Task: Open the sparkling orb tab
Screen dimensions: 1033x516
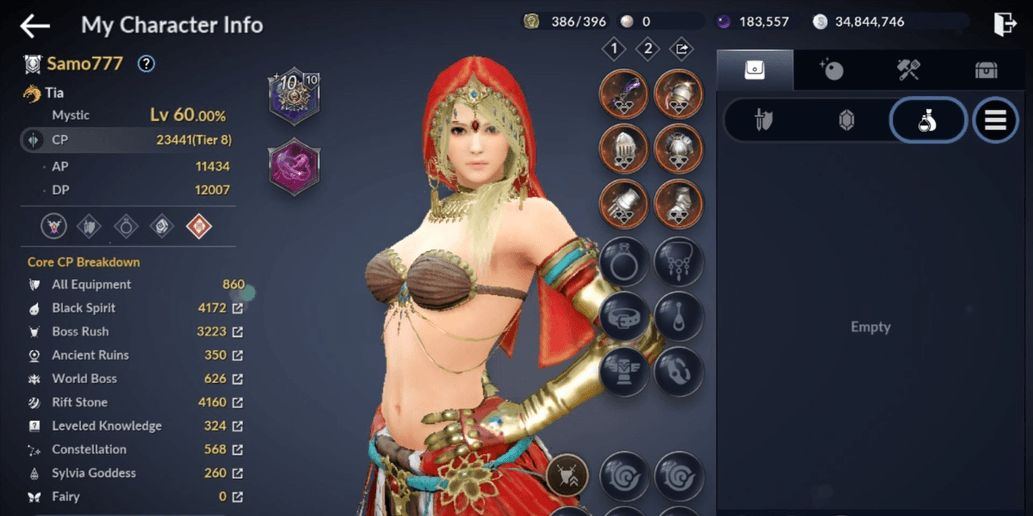Action: 831,70
